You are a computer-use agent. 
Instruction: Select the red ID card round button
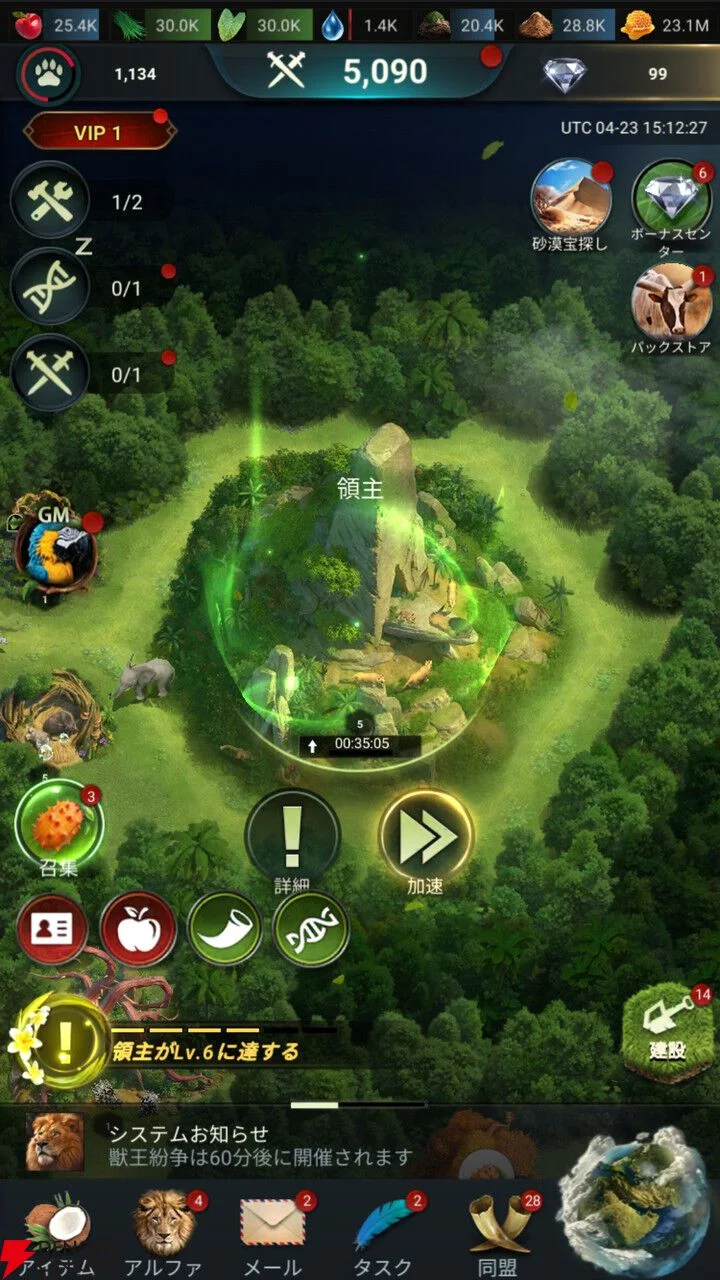point(54,929)
